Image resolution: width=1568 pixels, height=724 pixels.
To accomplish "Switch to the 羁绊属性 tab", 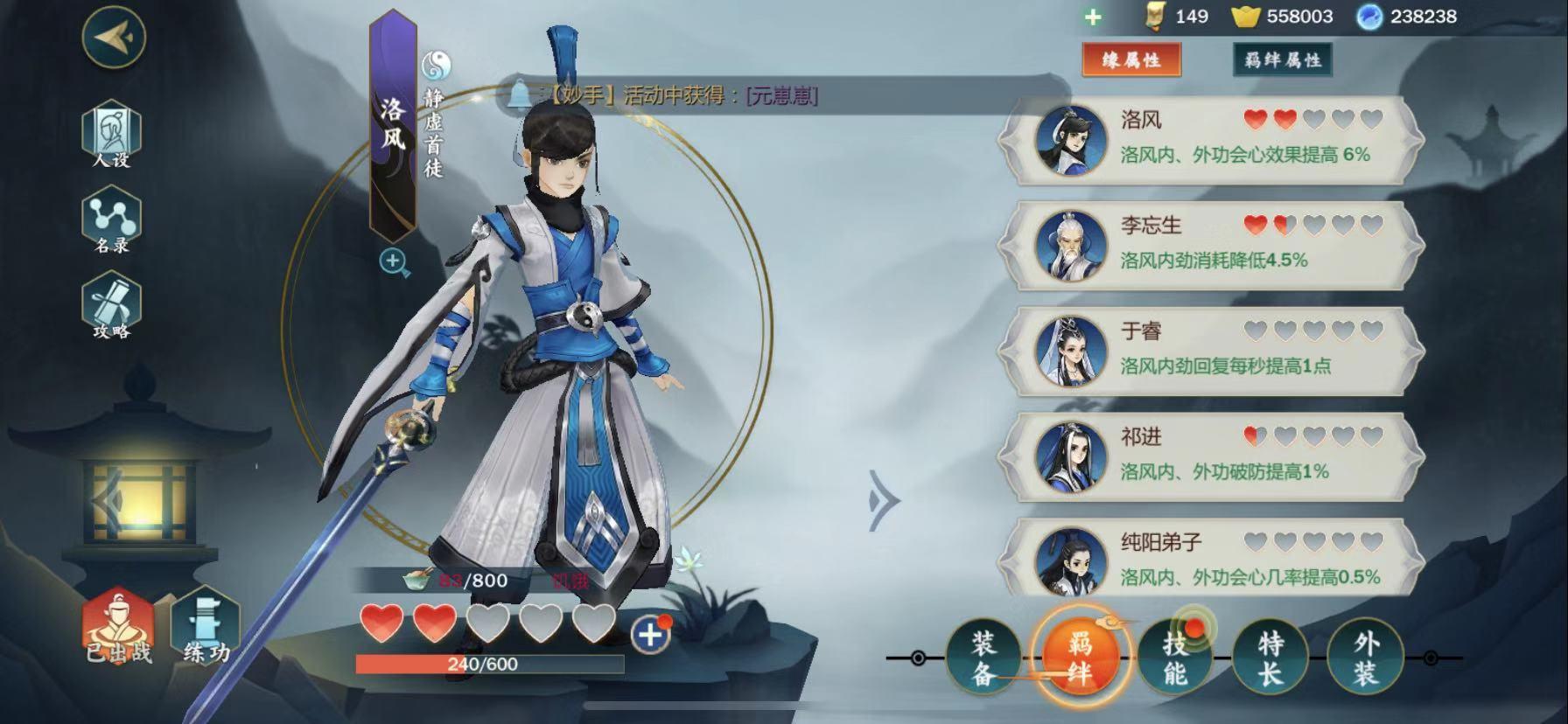I will [1282, 60].
